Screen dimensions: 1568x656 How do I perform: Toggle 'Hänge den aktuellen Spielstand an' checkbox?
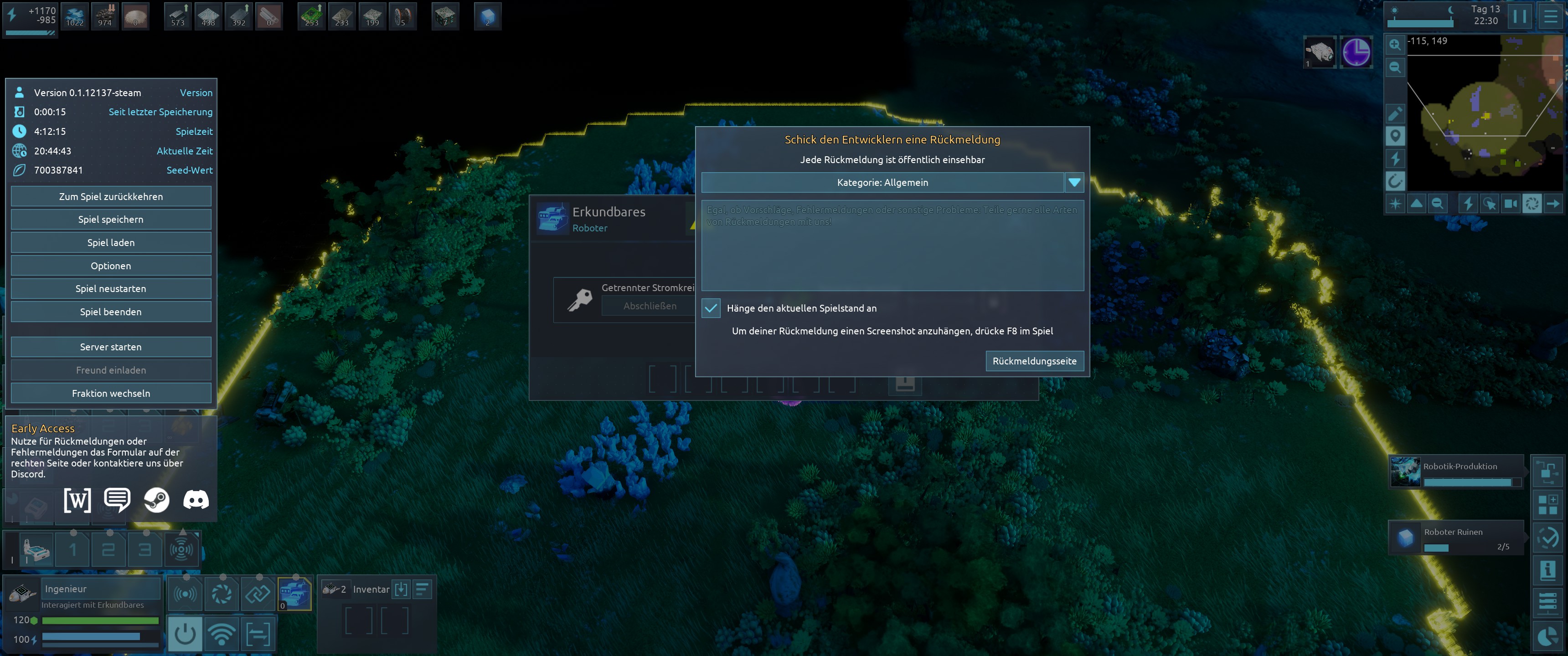tap(710, 308)
